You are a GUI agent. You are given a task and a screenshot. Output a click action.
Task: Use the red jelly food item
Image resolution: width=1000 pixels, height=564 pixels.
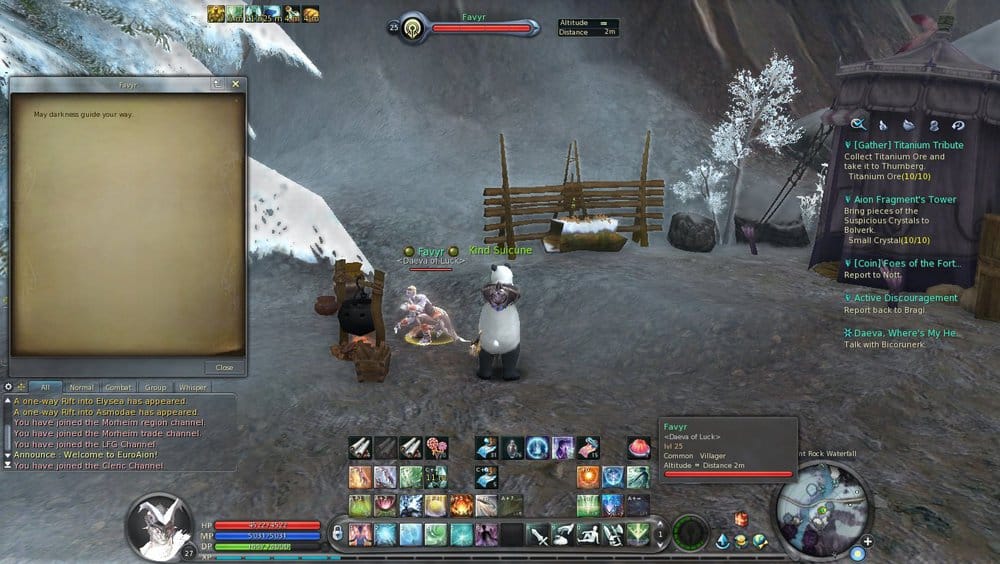[638, 448]
